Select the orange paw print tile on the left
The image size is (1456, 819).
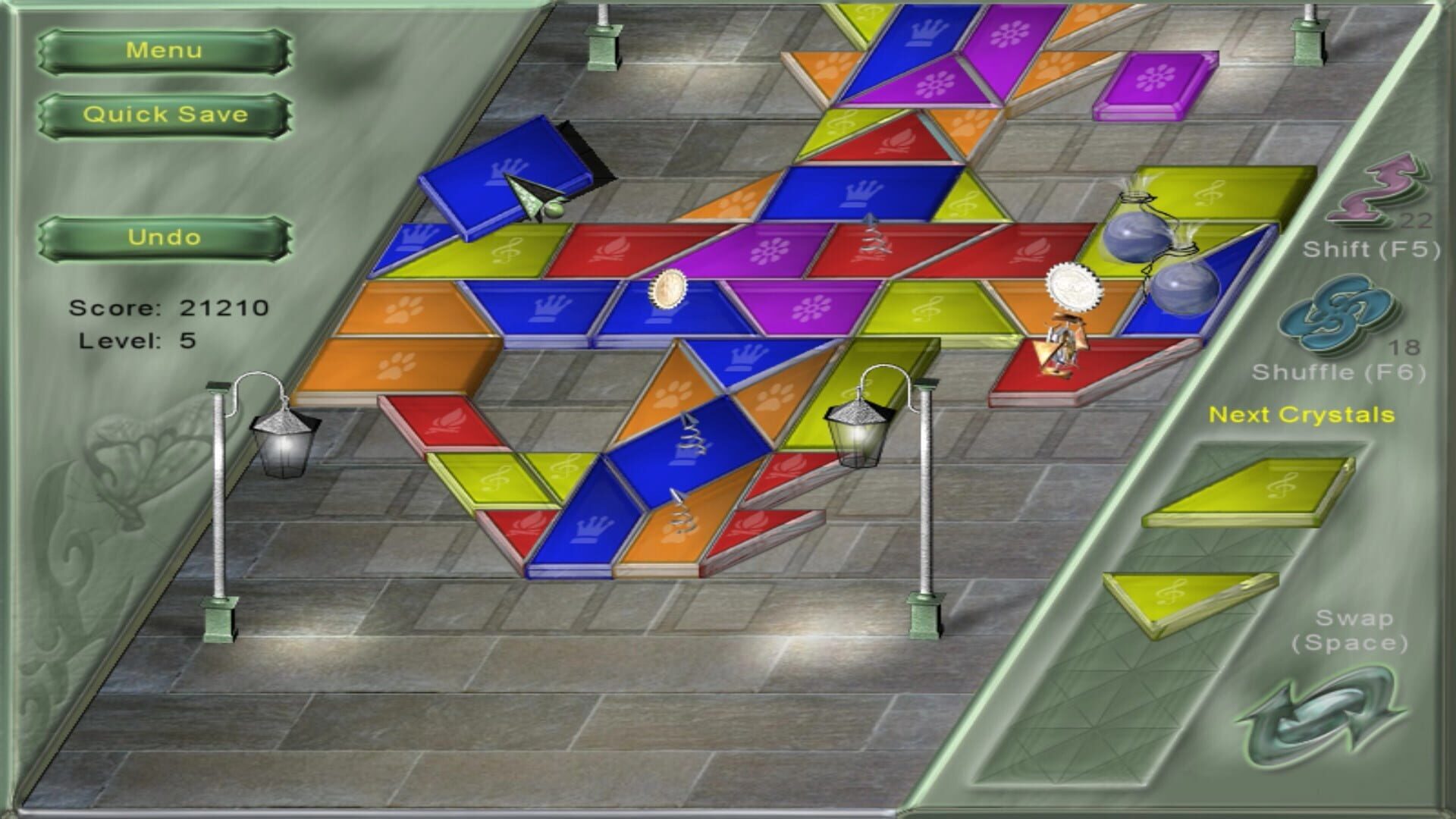click(394, 364)
